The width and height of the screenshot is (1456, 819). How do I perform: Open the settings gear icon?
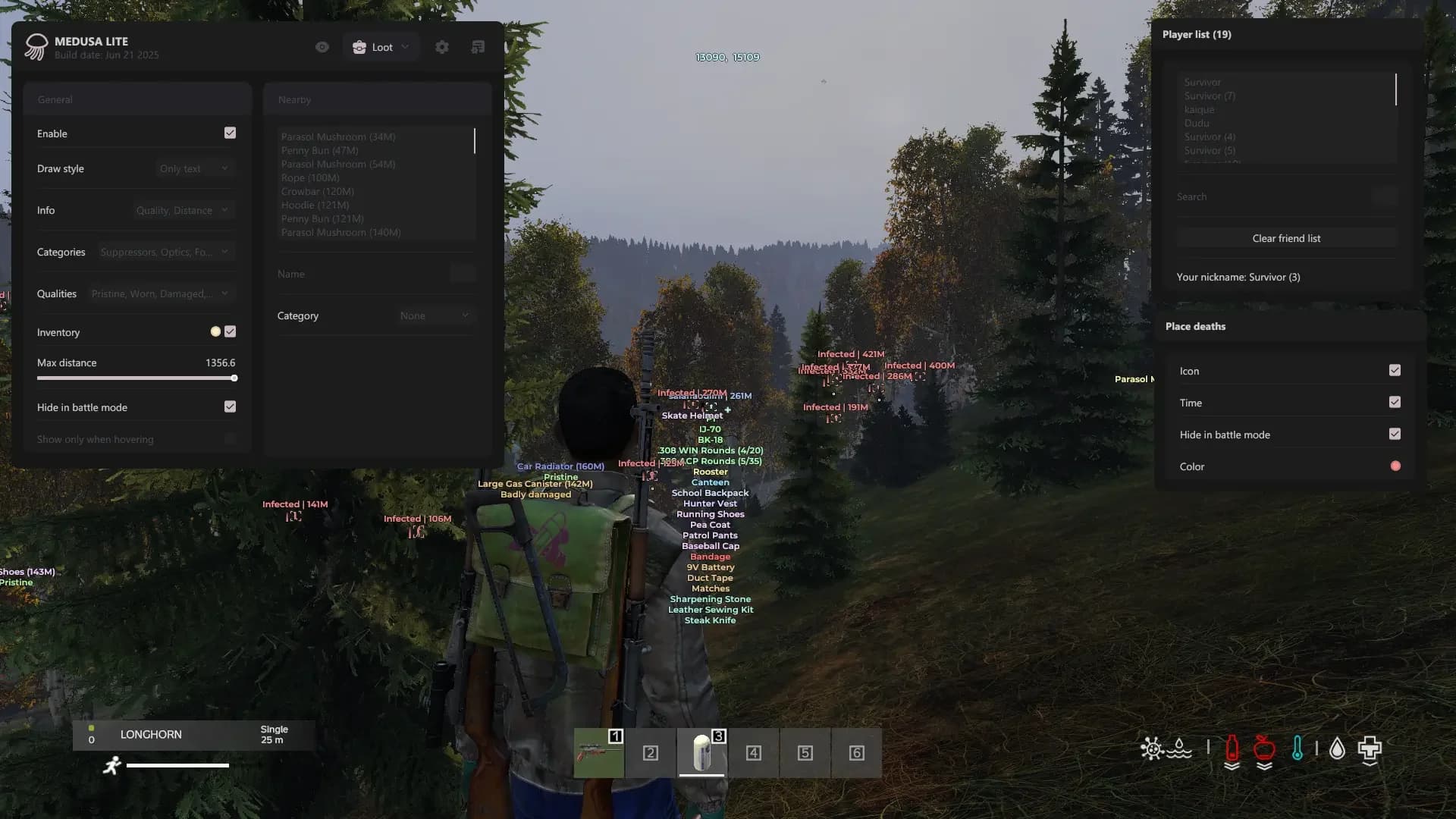(442, 46)
